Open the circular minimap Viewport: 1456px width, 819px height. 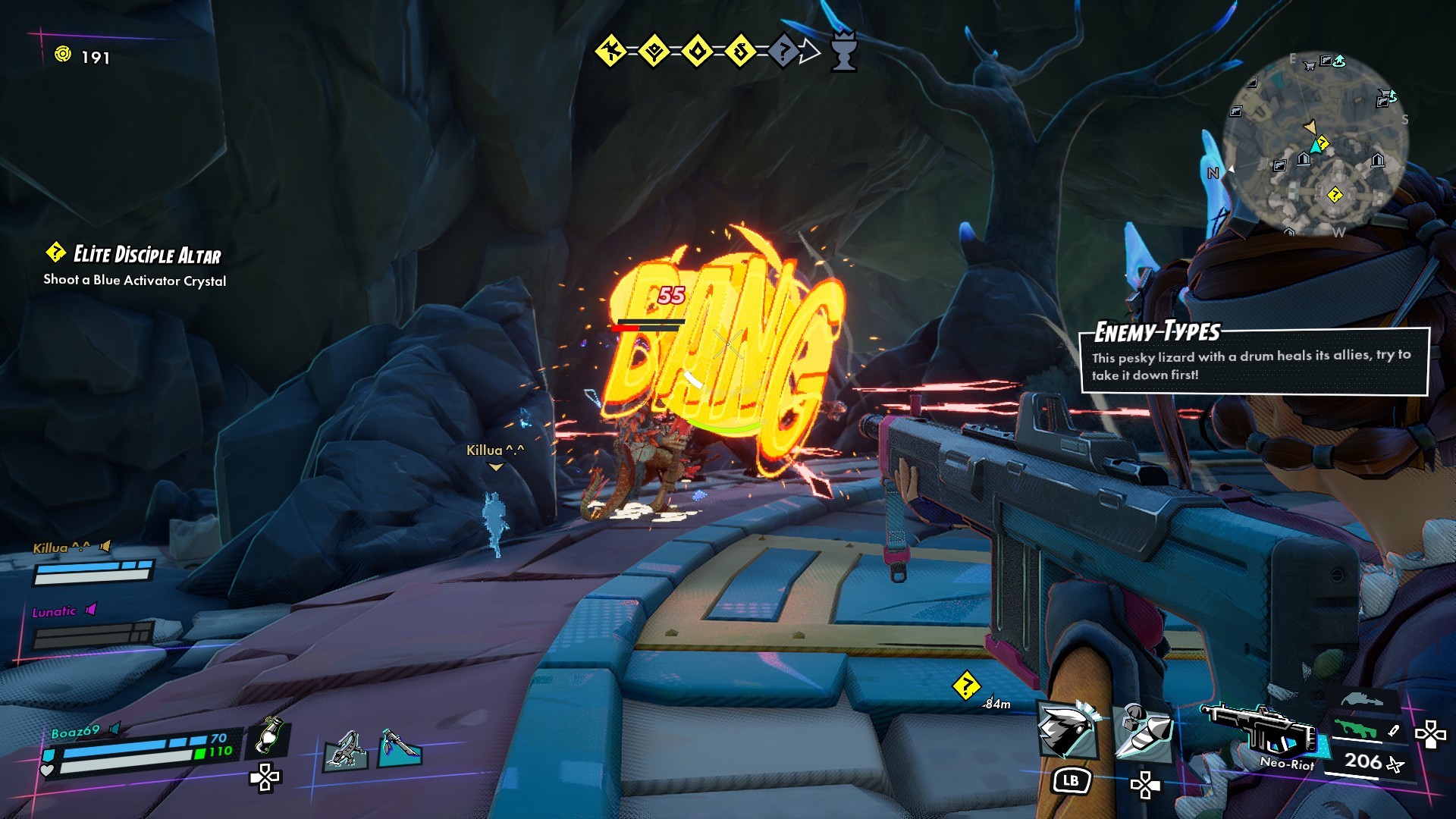[x=1317, y=144]
